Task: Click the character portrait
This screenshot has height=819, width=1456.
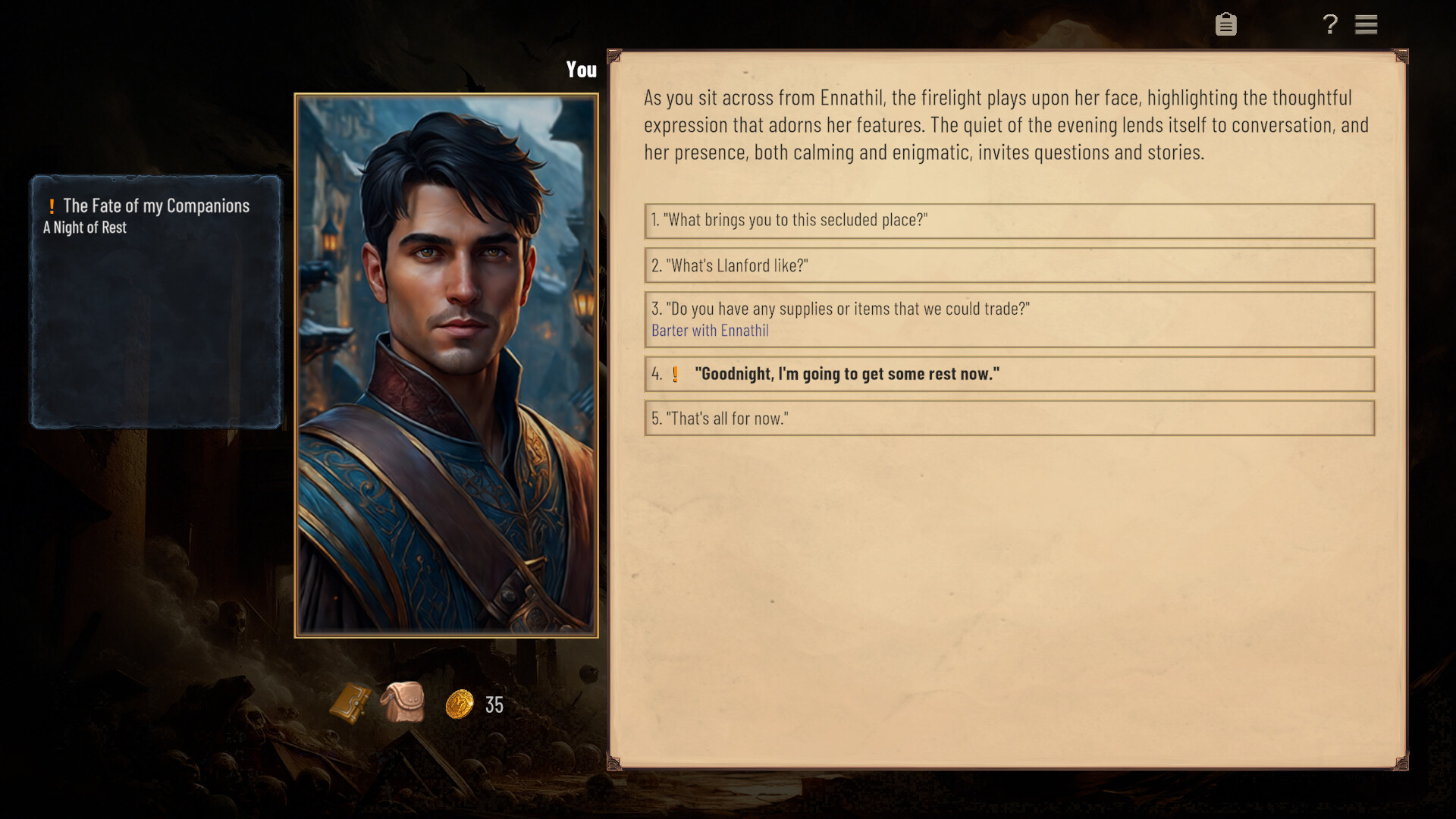Action: 446,364
